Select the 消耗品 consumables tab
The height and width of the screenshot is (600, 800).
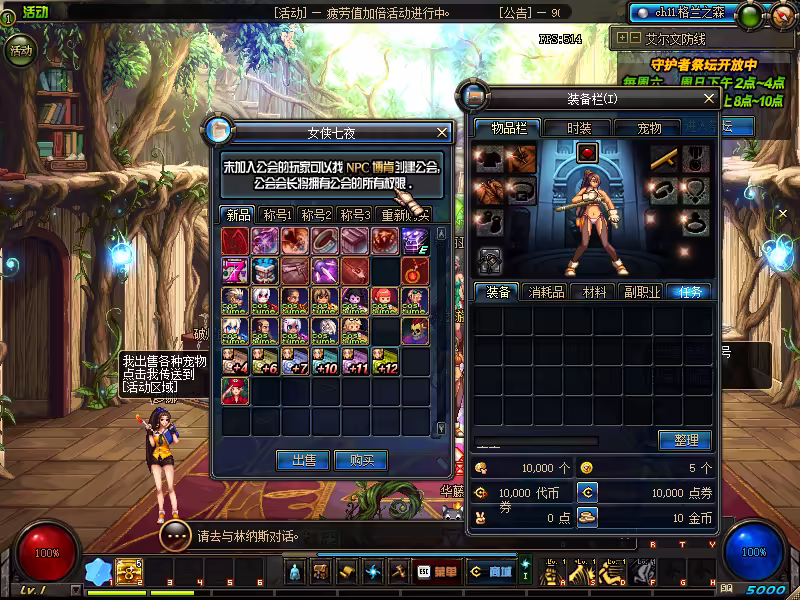point(546,292)
